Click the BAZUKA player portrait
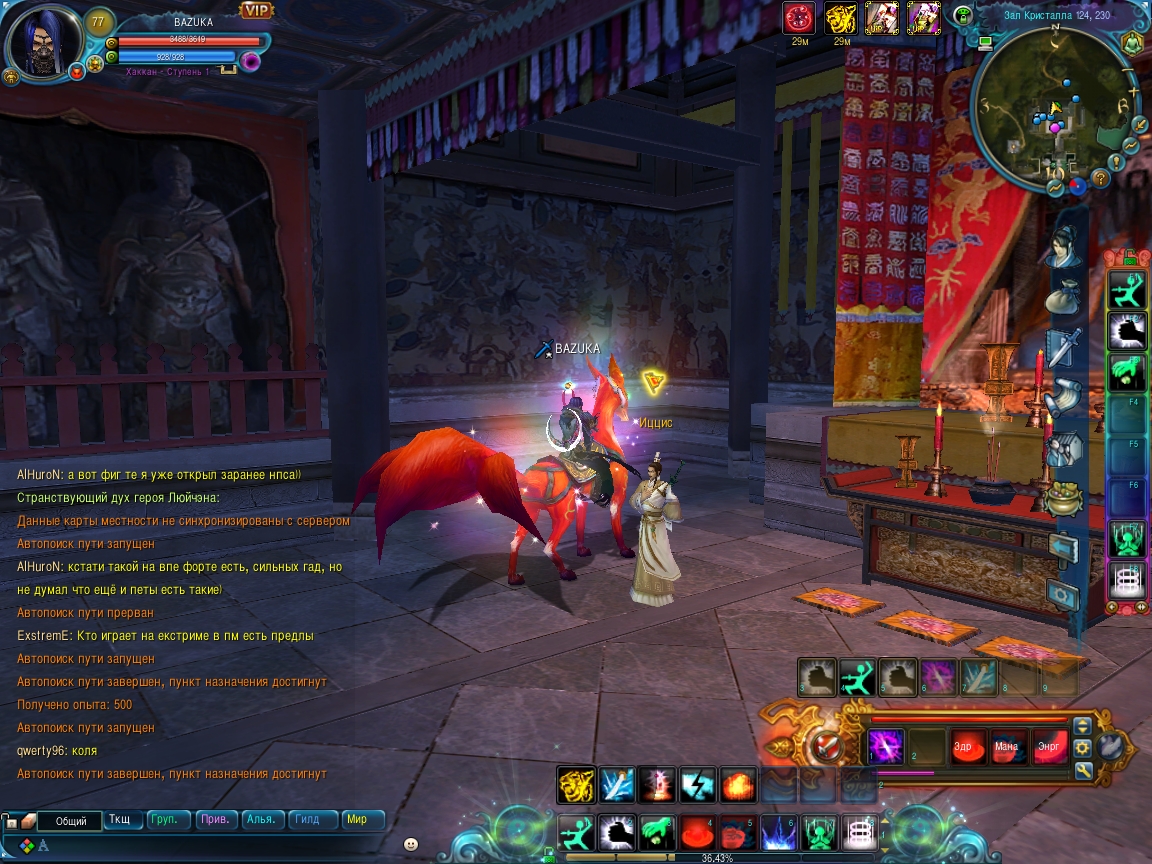Screen dimensions: 1152x864 click(42, 43)
